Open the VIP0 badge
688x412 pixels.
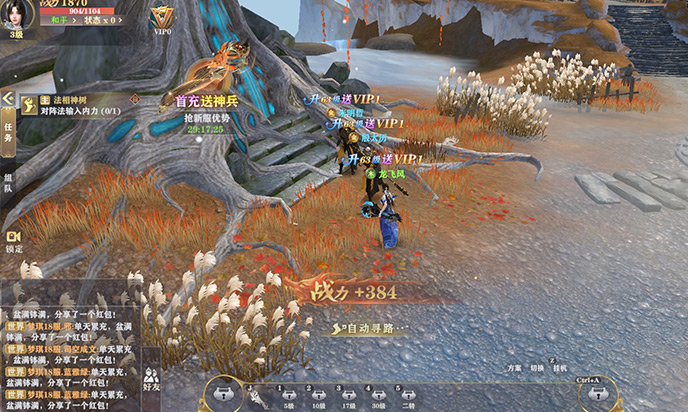click(162, 17)
